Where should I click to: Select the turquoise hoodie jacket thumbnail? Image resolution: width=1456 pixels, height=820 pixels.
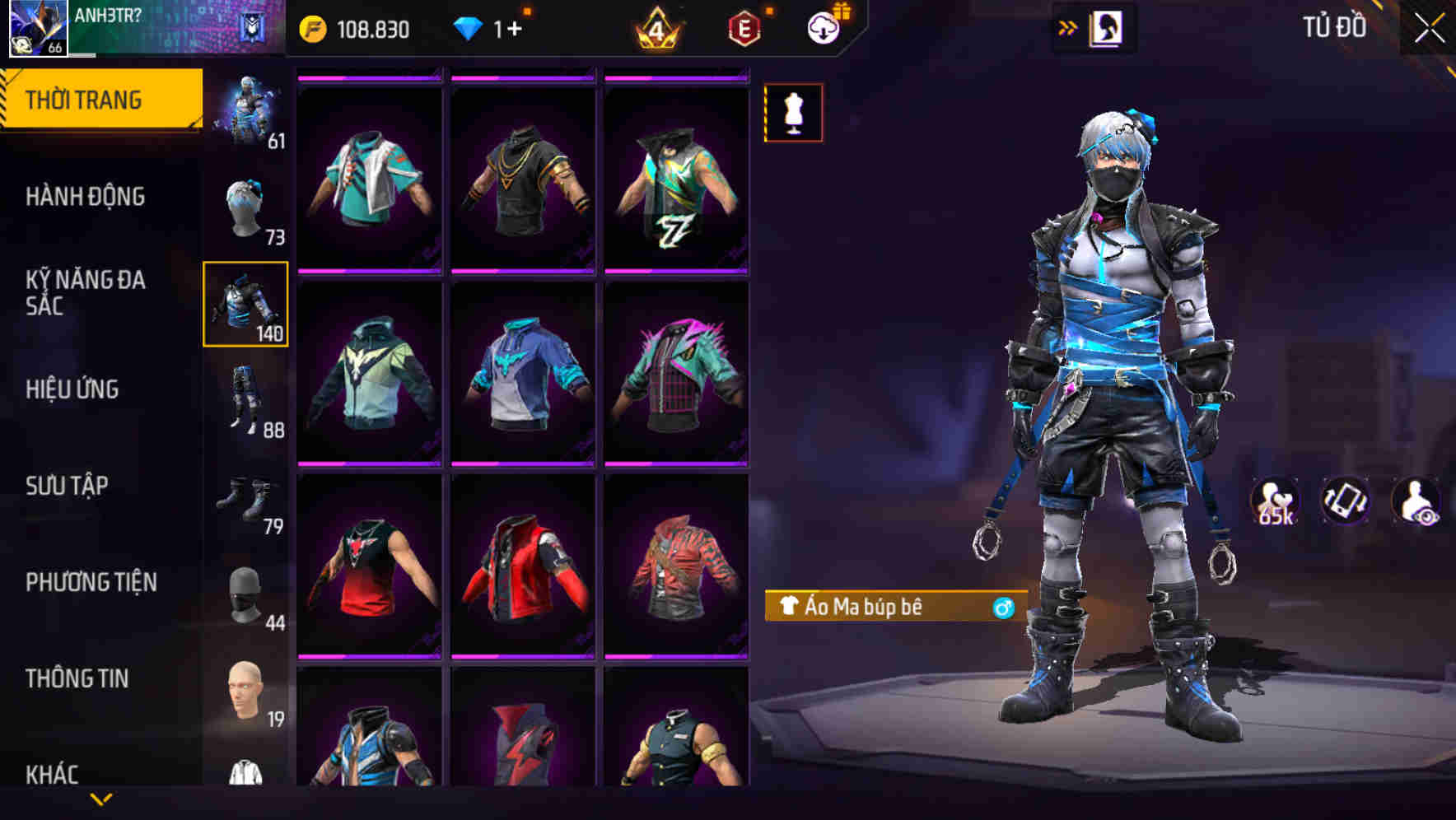tap(372, 379)
